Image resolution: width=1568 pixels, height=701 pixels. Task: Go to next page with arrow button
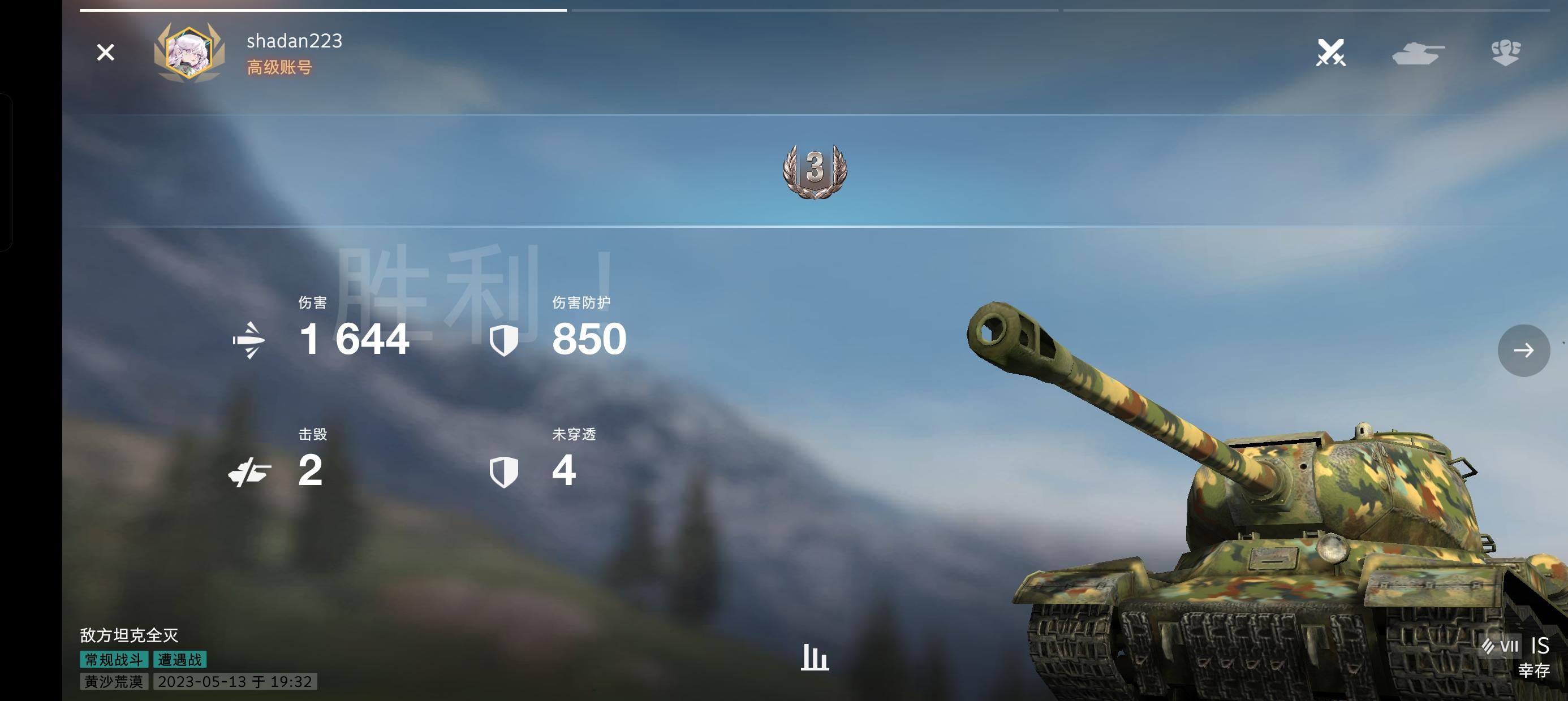1523,350
